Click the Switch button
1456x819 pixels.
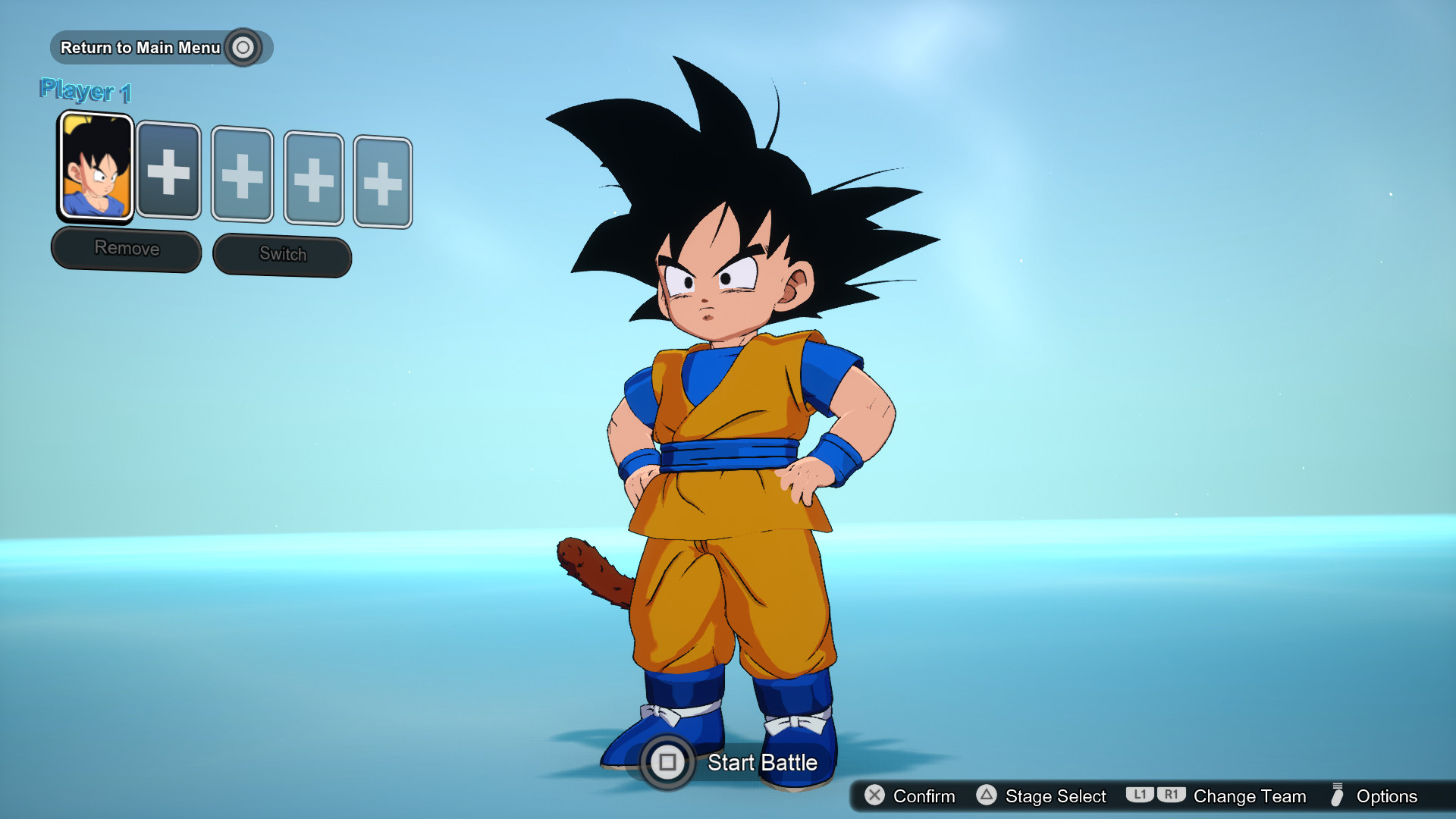(x=281, y=255)
